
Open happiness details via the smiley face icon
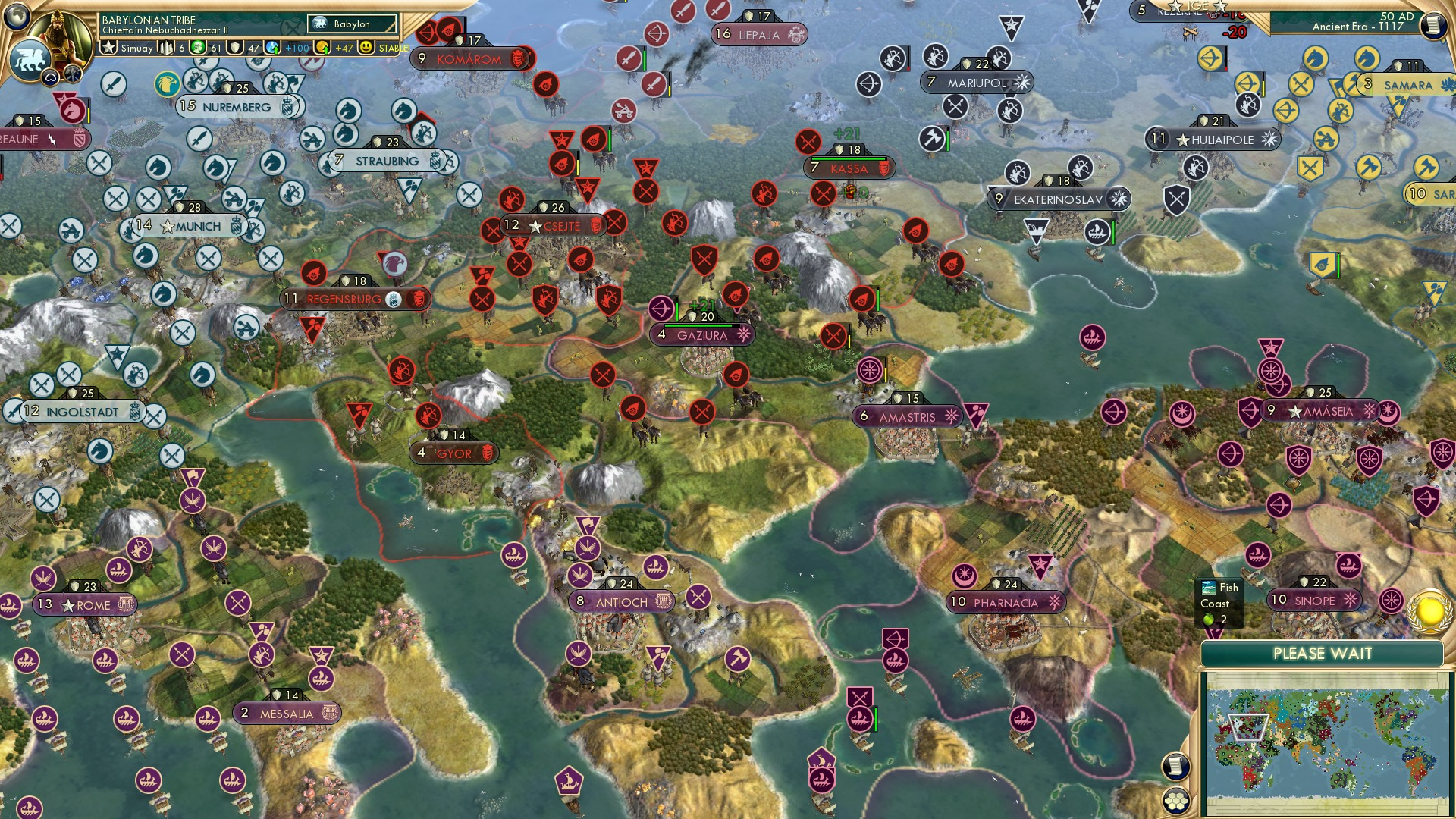point(366,48)
